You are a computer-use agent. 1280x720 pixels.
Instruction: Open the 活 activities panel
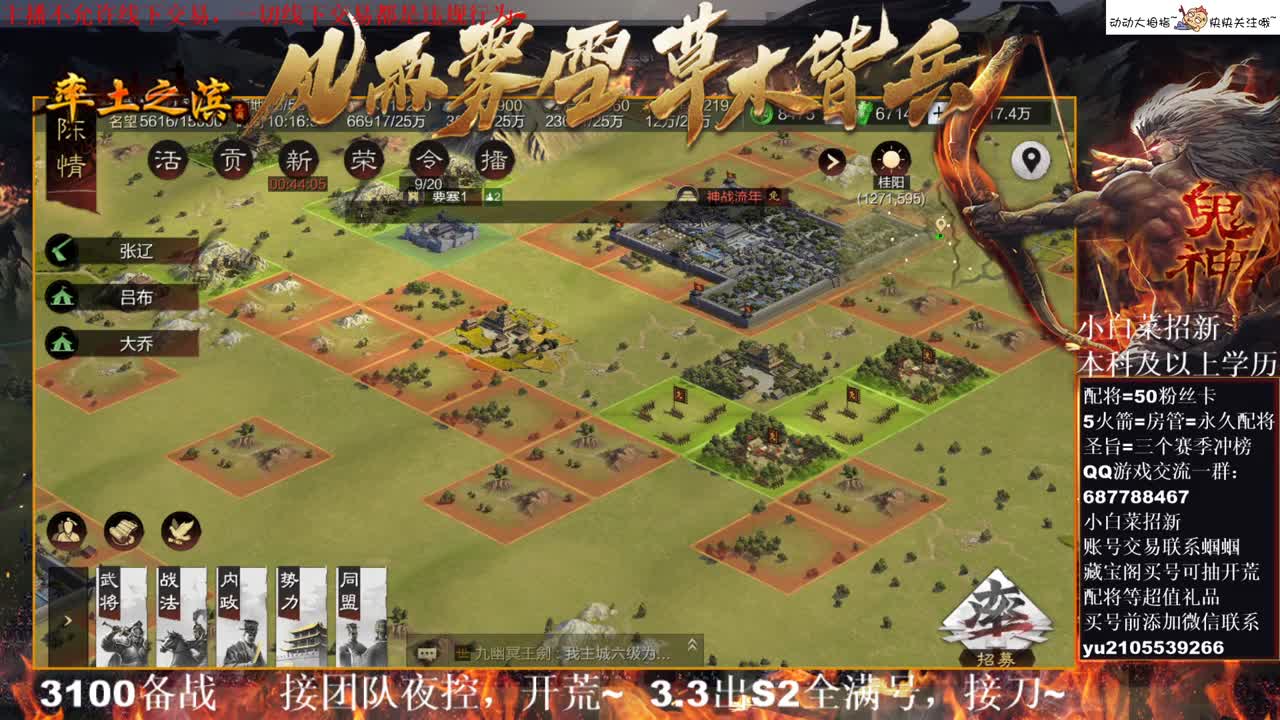pos(170,160)
